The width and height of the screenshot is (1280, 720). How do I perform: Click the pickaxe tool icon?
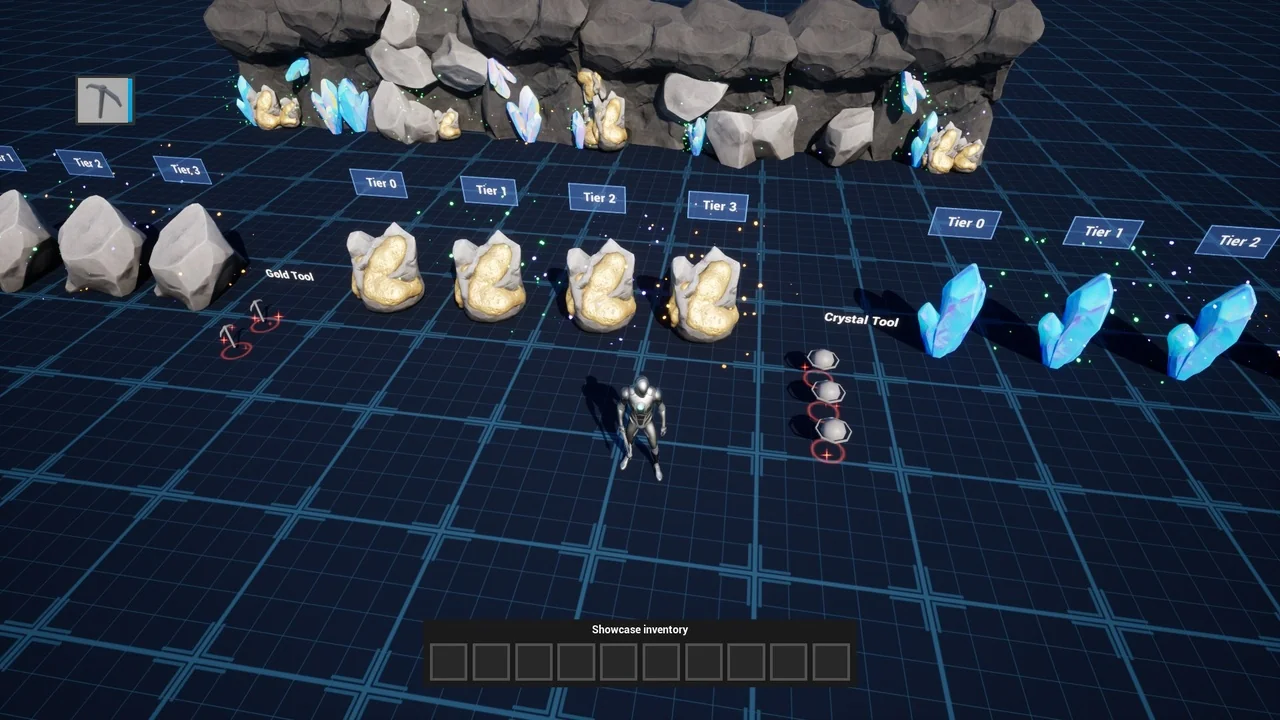pos(104,100)
